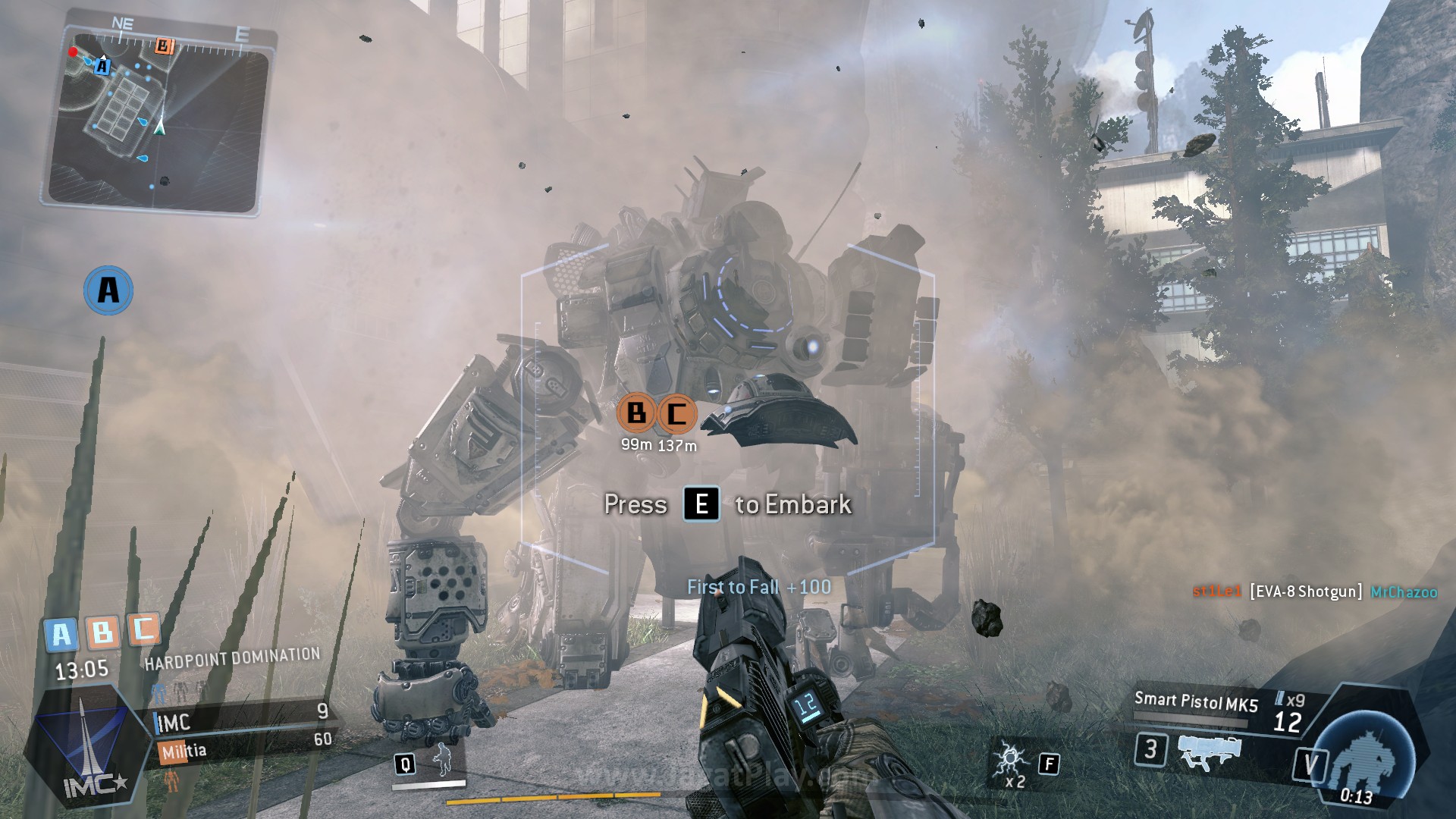Select the orange hardpoint B waypoint showing 99m
The height and width of the screenshot is (819, 1456).
click(x=637, y=413)
